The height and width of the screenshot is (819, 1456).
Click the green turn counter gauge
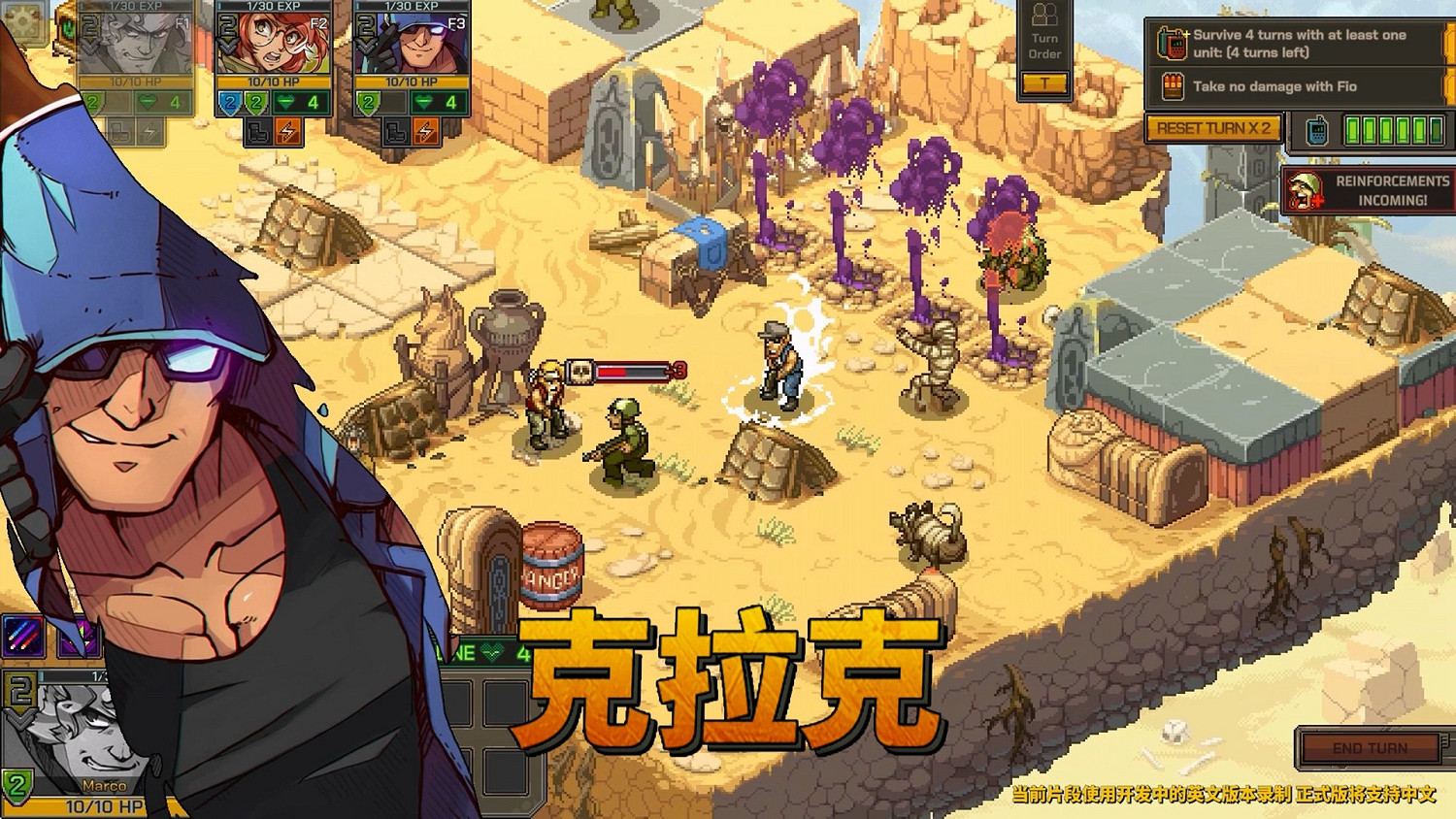point(1394,130)
